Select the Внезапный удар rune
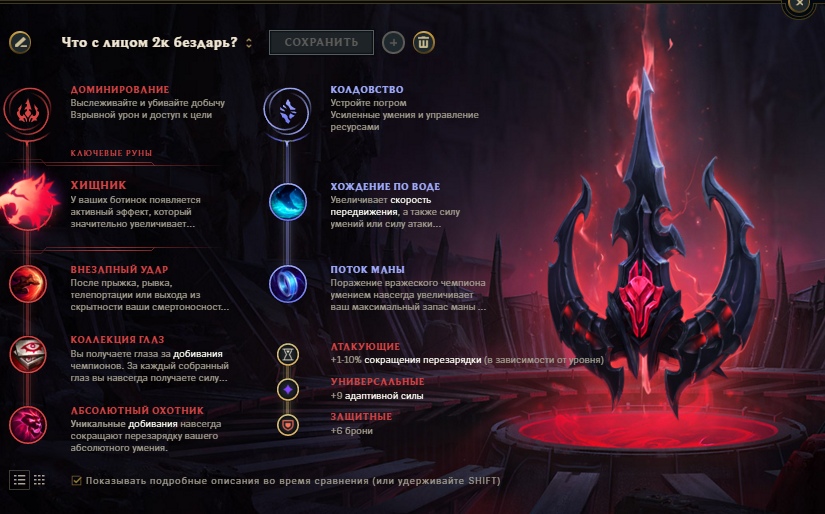 [x=25, y=284]
